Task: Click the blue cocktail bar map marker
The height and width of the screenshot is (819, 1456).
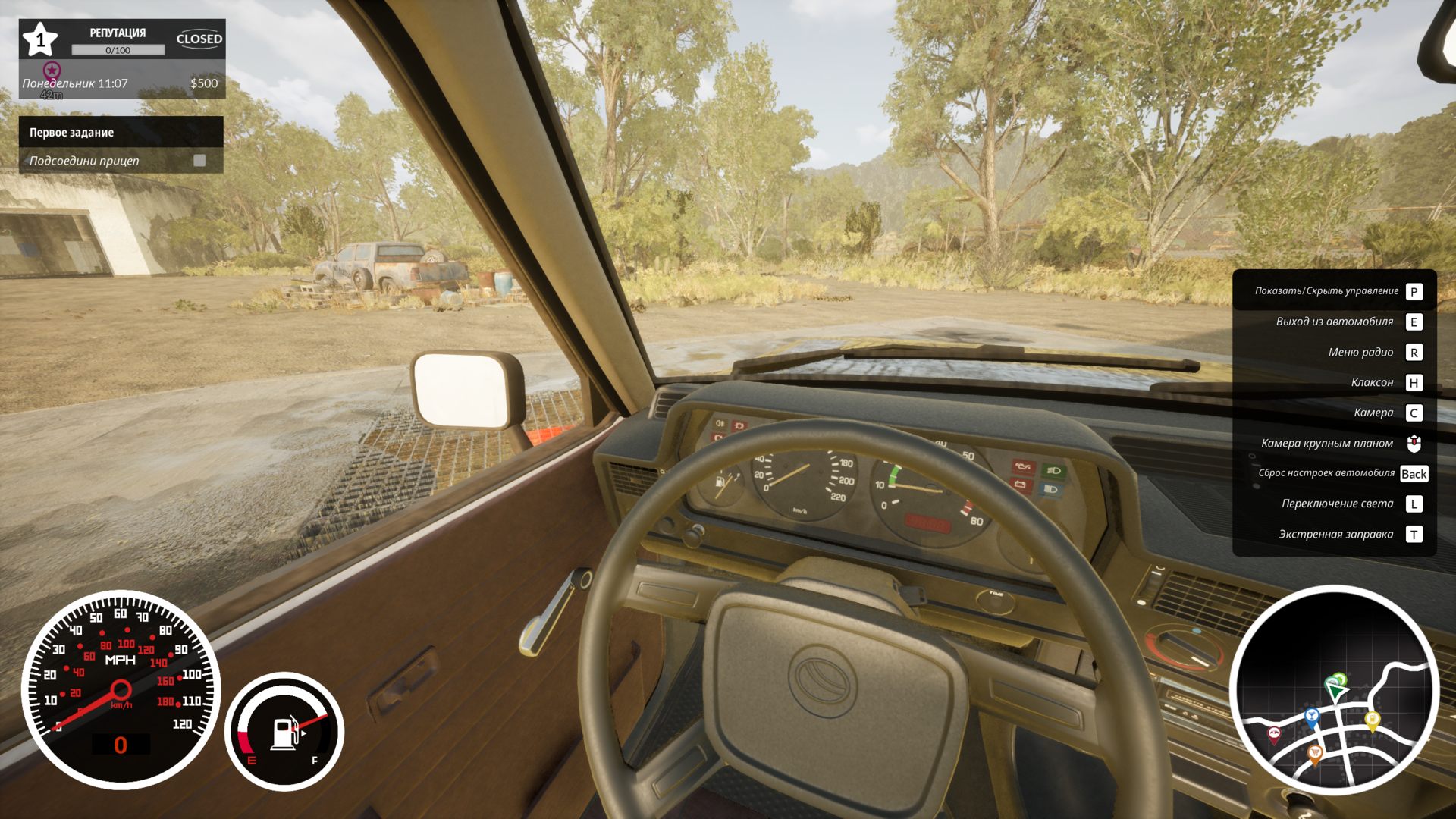Action: 1312,715
